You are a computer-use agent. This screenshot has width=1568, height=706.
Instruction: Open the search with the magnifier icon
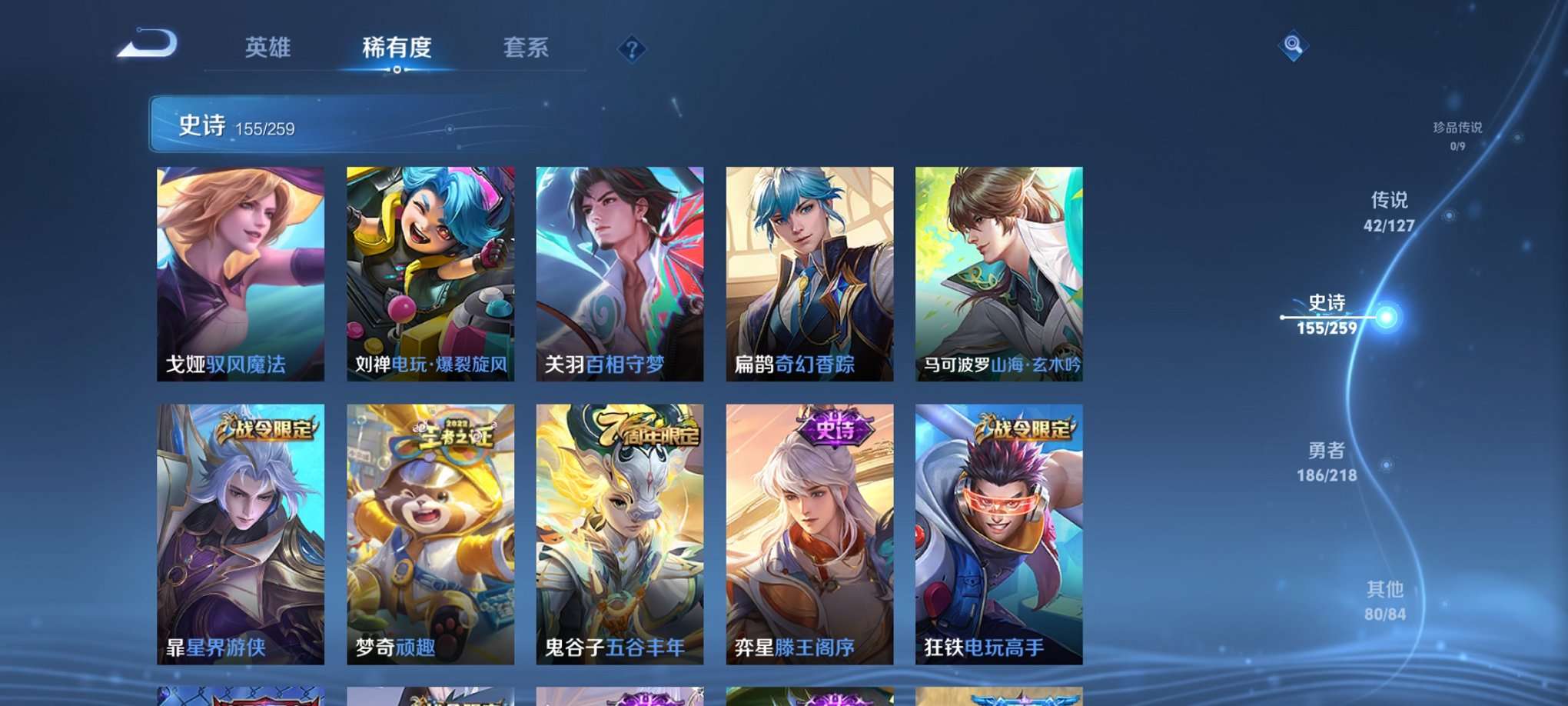tap(1294, 48)
